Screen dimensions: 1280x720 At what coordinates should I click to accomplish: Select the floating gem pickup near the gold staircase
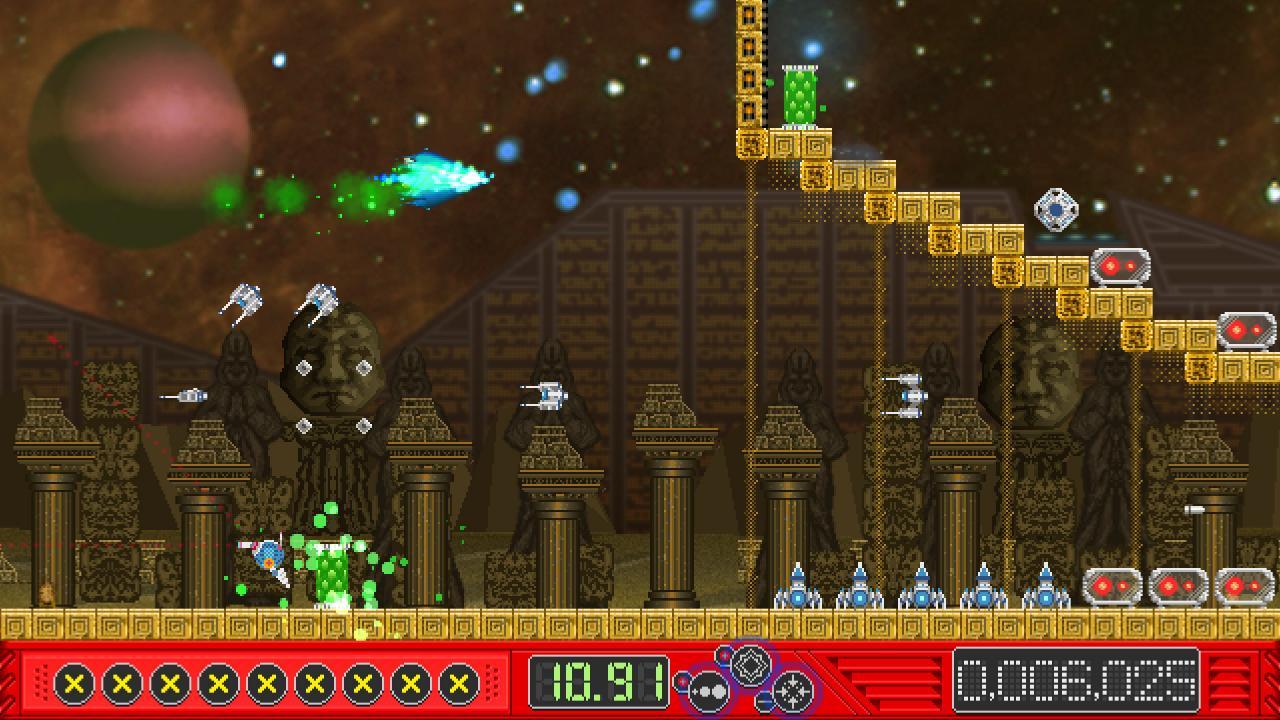click(1055, 208)
